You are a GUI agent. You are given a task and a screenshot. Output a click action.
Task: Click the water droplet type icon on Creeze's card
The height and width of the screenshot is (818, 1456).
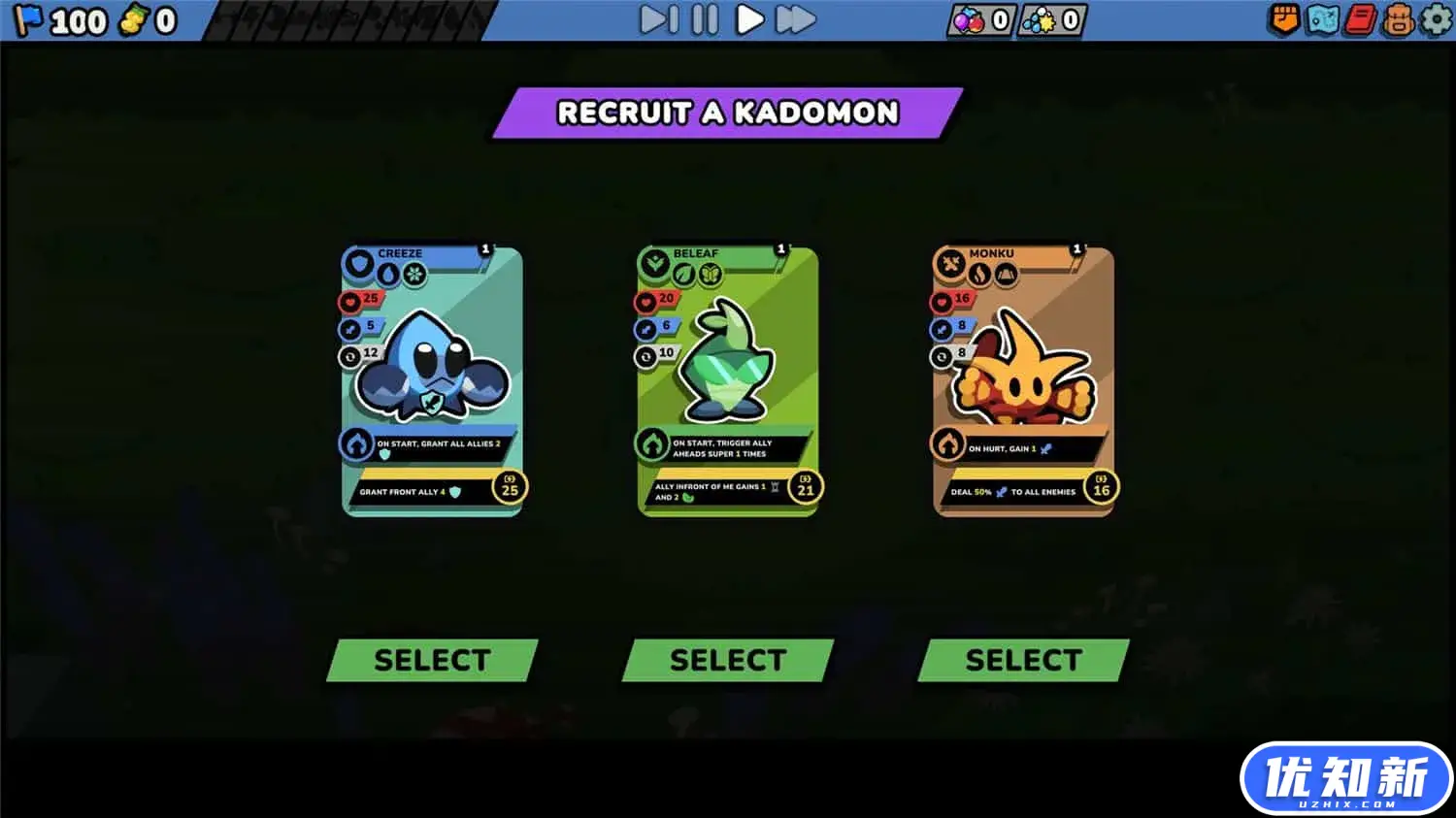(x=388, y=273)
